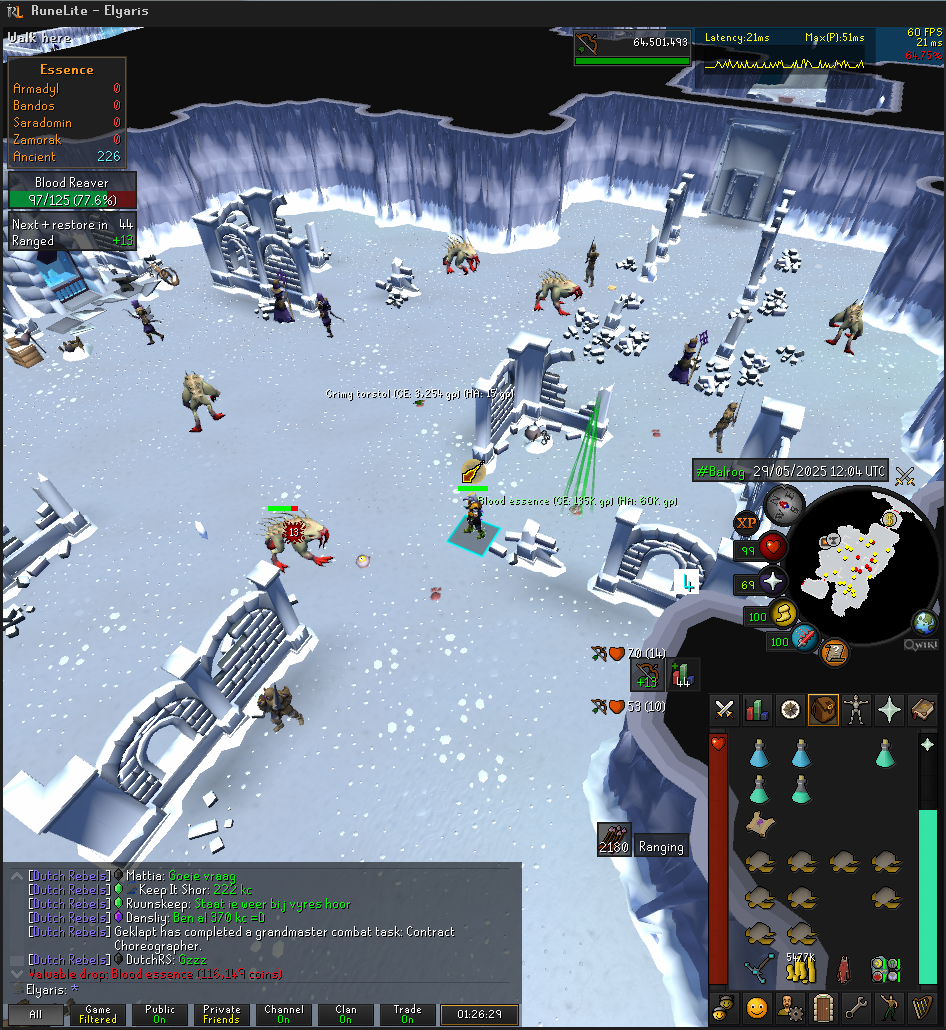946x1030 pixels.
Task: Open the Spellbook tab
Action: coord(921,710)
